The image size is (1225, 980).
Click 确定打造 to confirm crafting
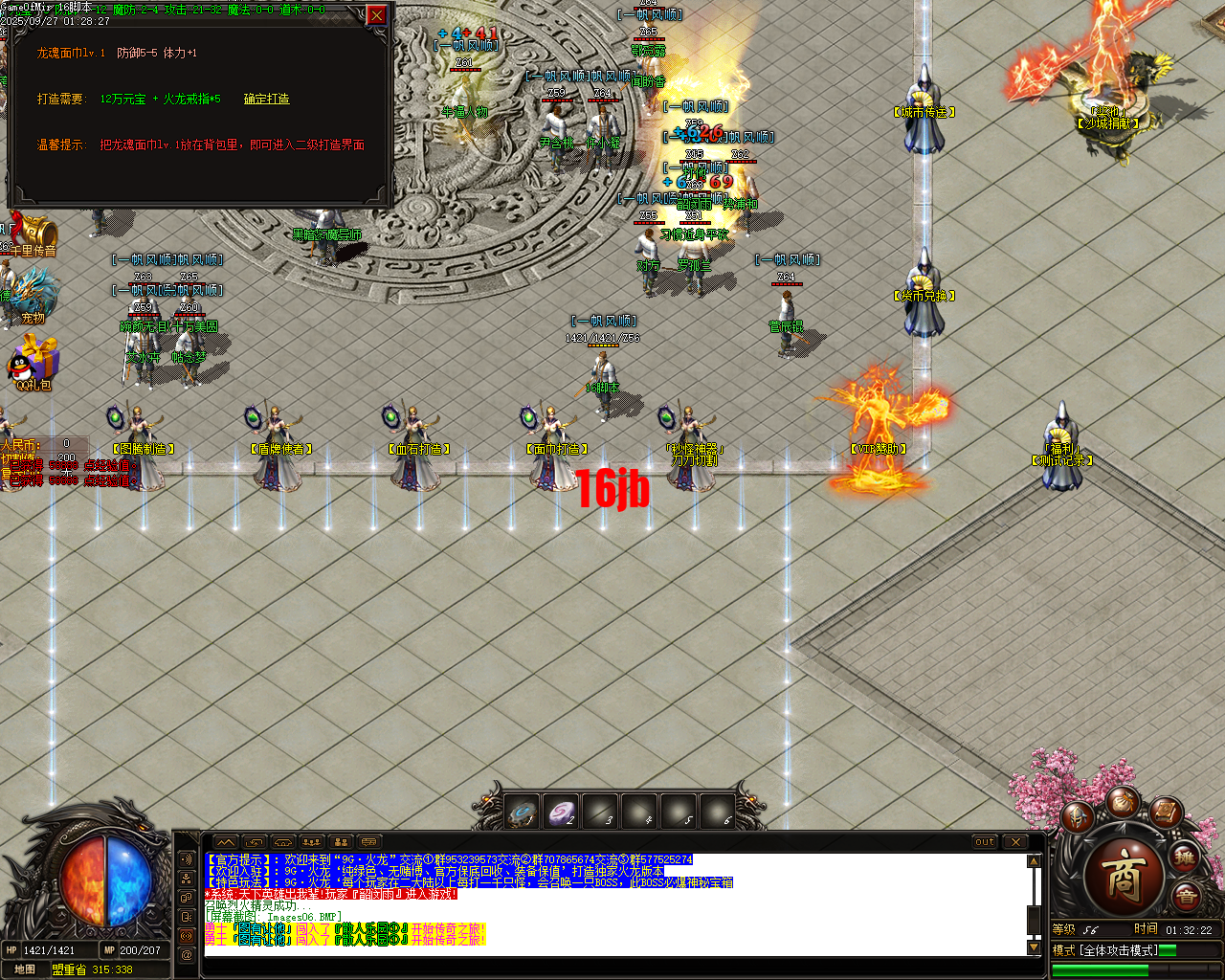266,99
